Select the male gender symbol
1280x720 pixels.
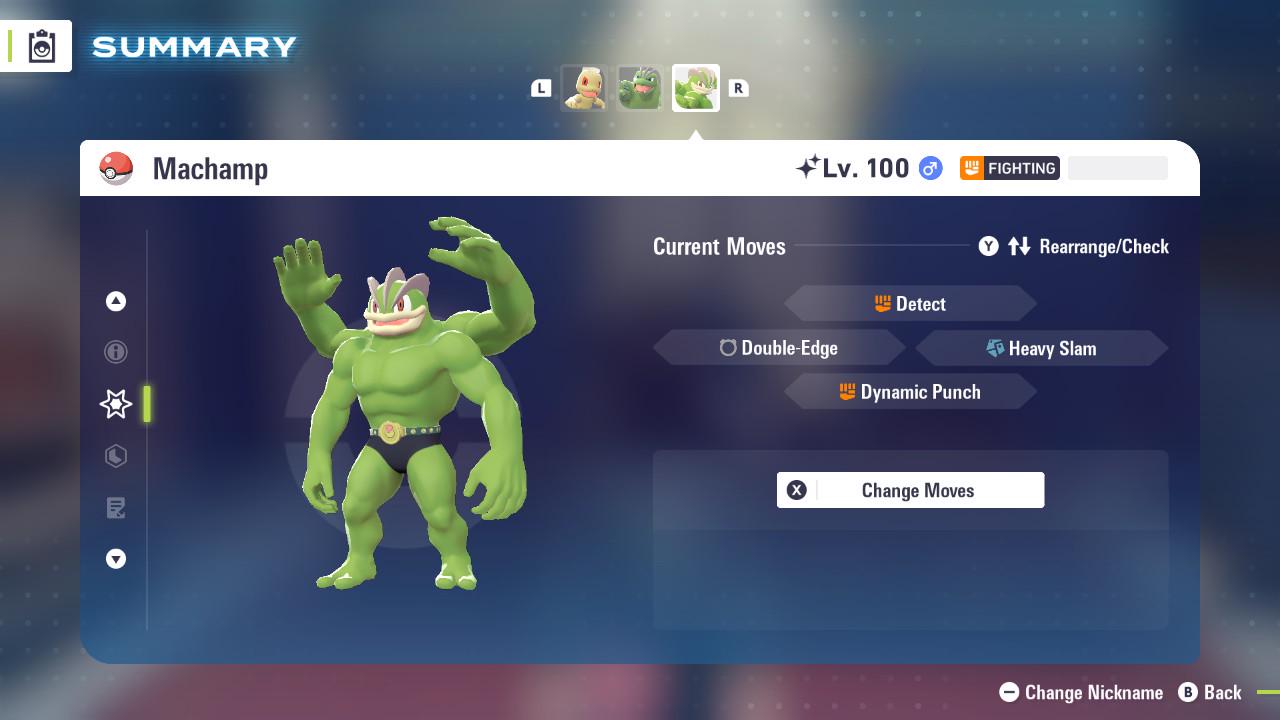pyautogui.click(x=928, y=168)
